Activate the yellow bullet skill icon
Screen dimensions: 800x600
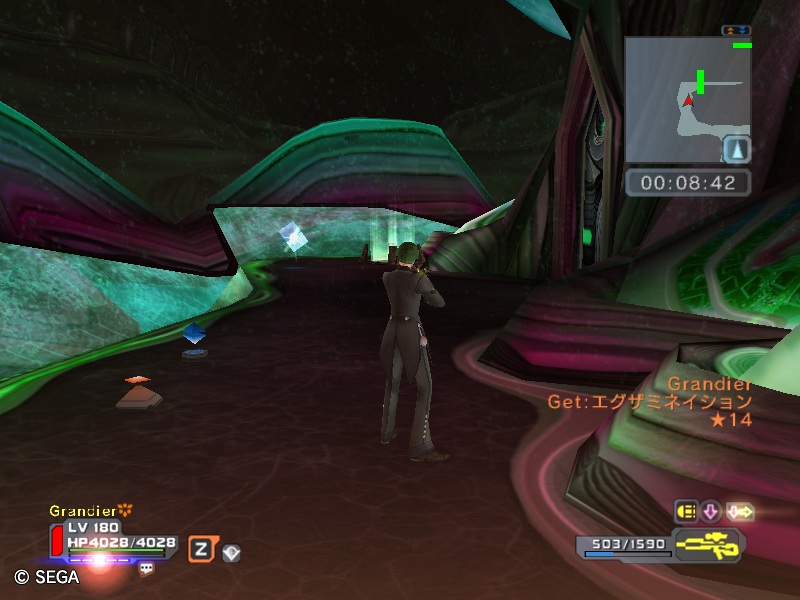pos(686,512)
